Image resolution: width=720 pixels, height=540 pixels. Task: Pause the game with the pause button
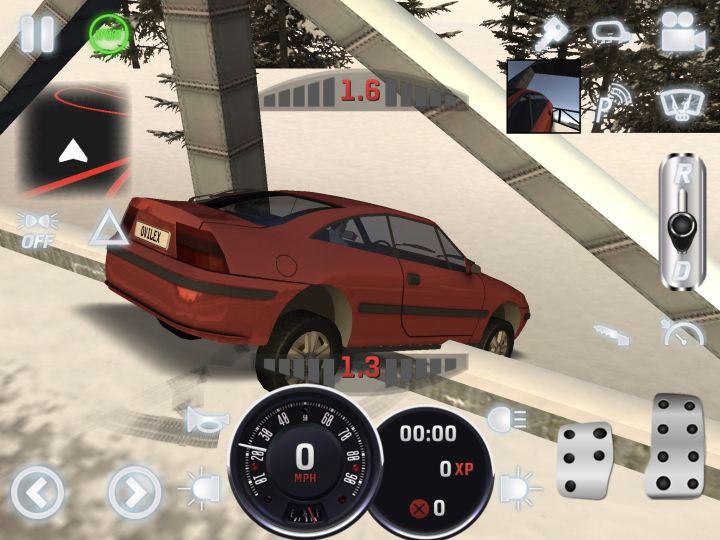37,32
